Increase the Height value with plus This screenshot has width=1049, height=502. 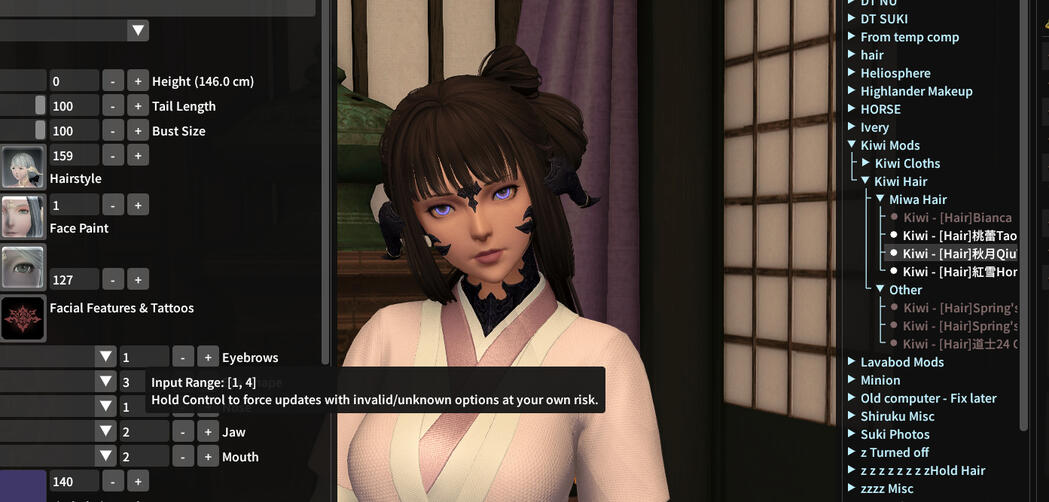pos(137,81)
